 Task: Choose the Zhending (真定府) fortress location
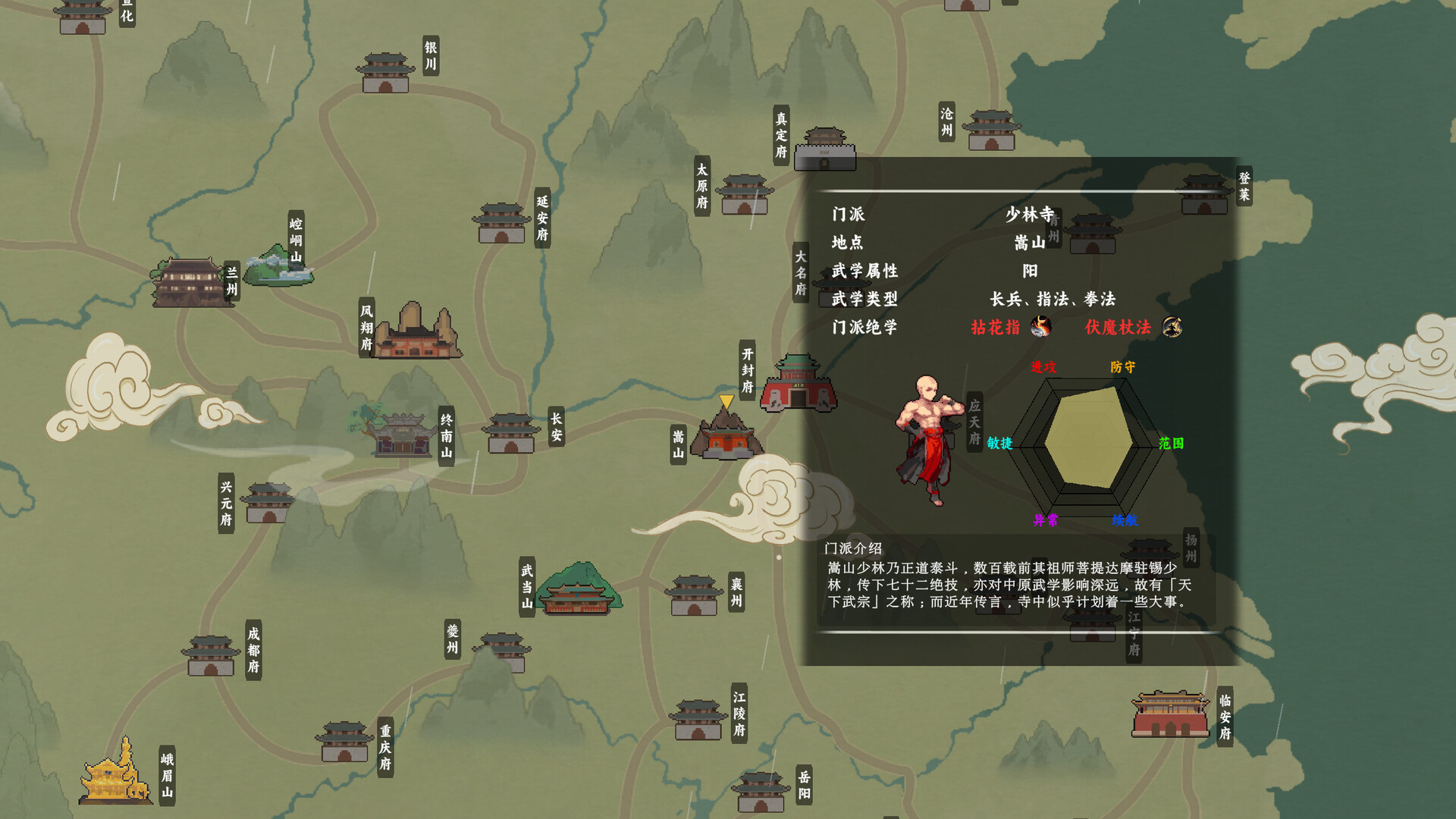pos(825,149)
